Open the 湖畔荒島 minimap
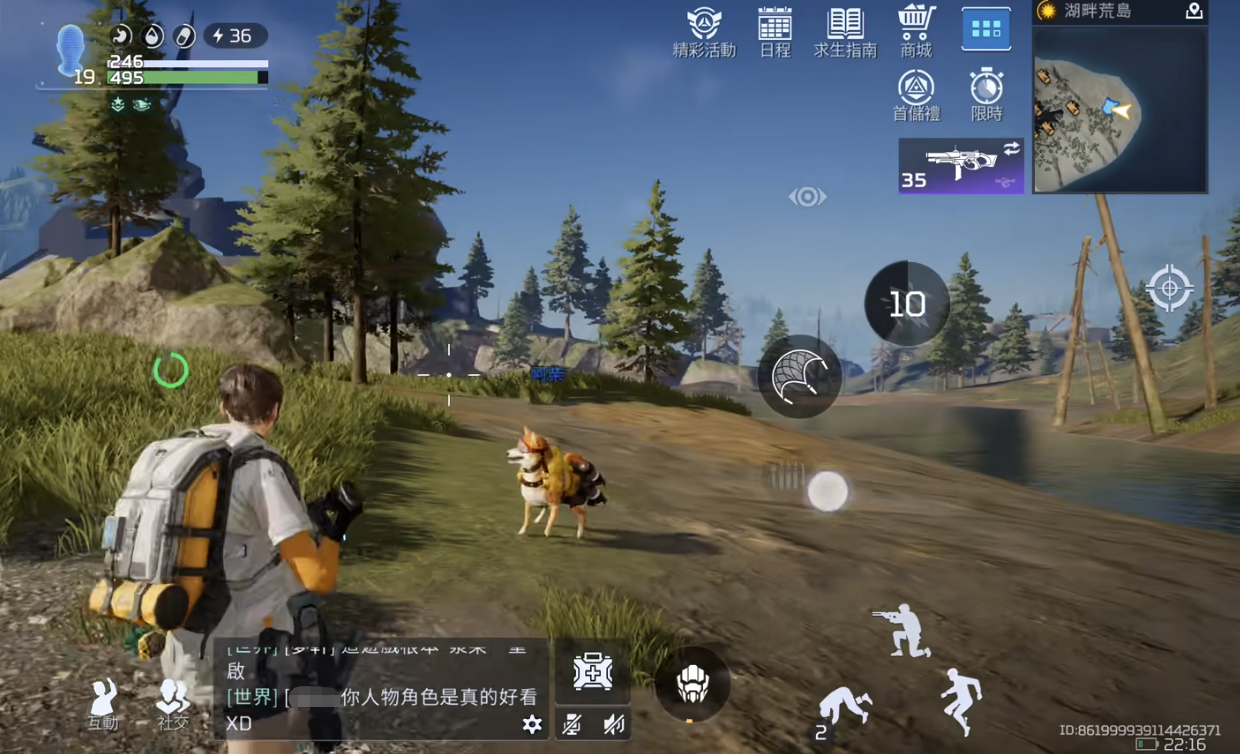Screen dimensions: 1240x754 pos(1119,108)
